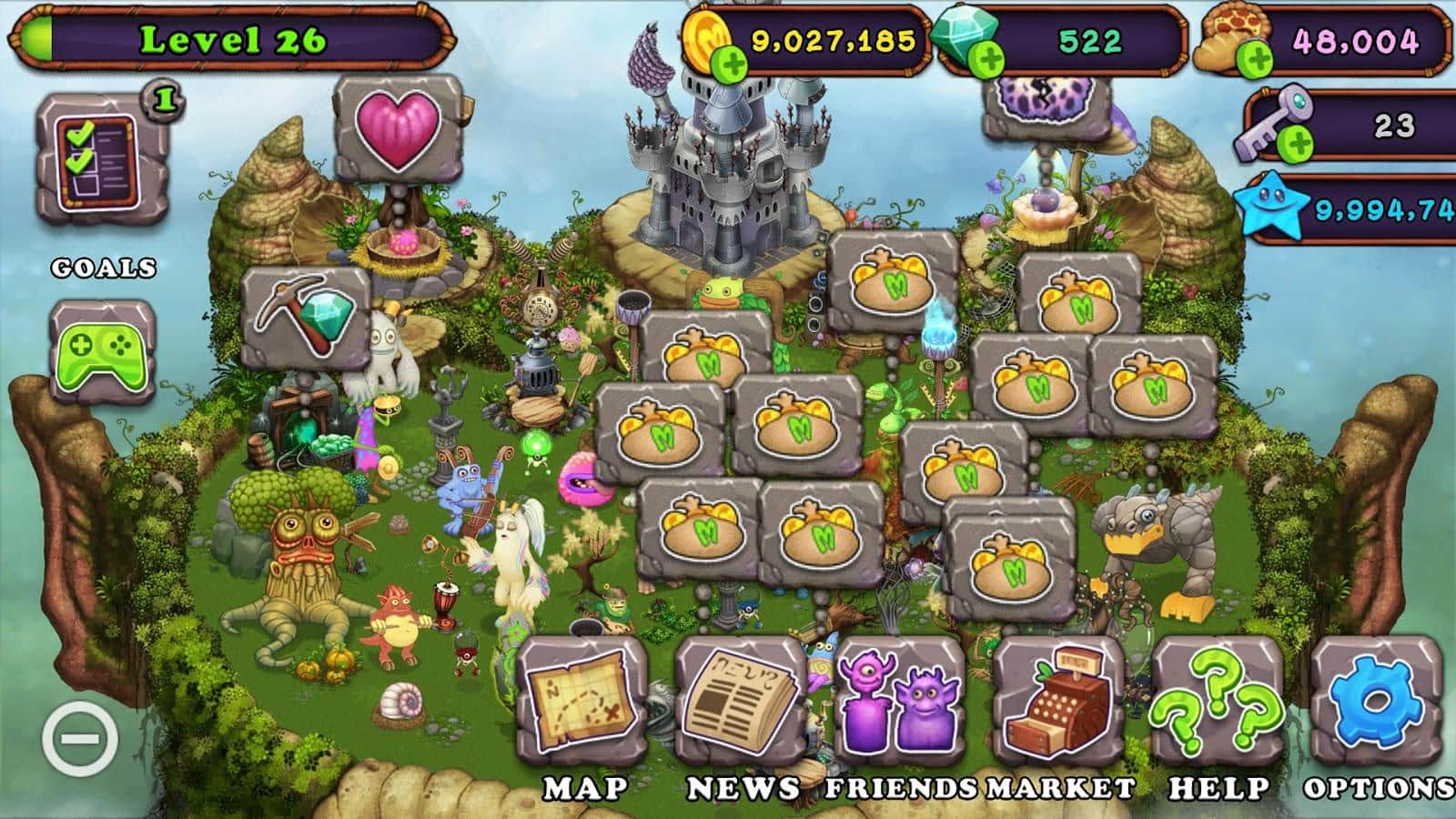Zoom out with the minus button
Screen dimensions: 1456x819
coord(80,735)
